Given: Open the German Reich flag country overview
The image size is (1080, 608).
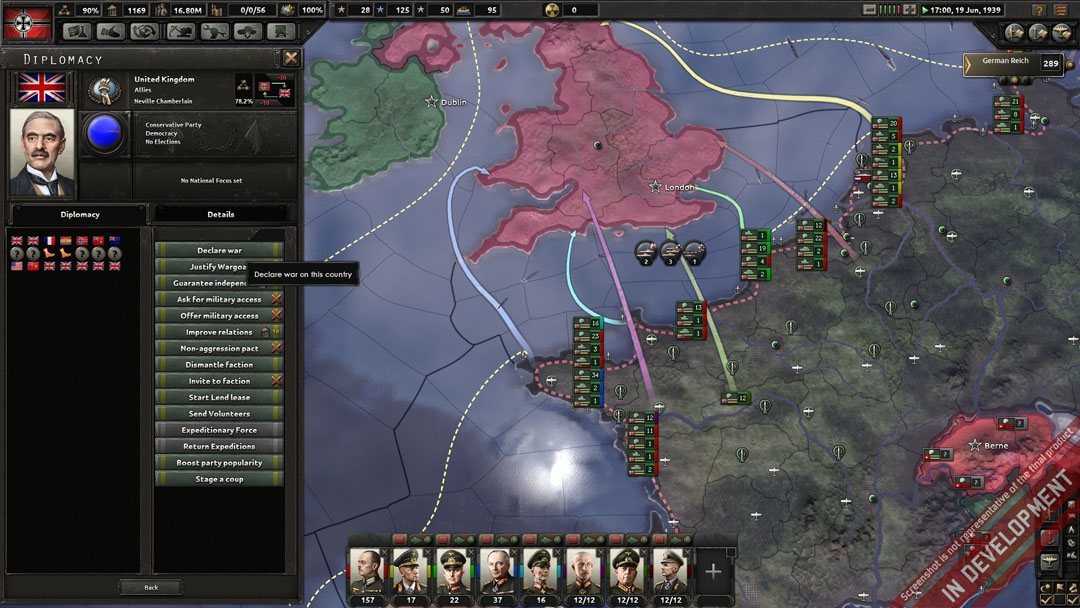Looking at the screenshot, I should pyautogui.click(x=23, y=21).
